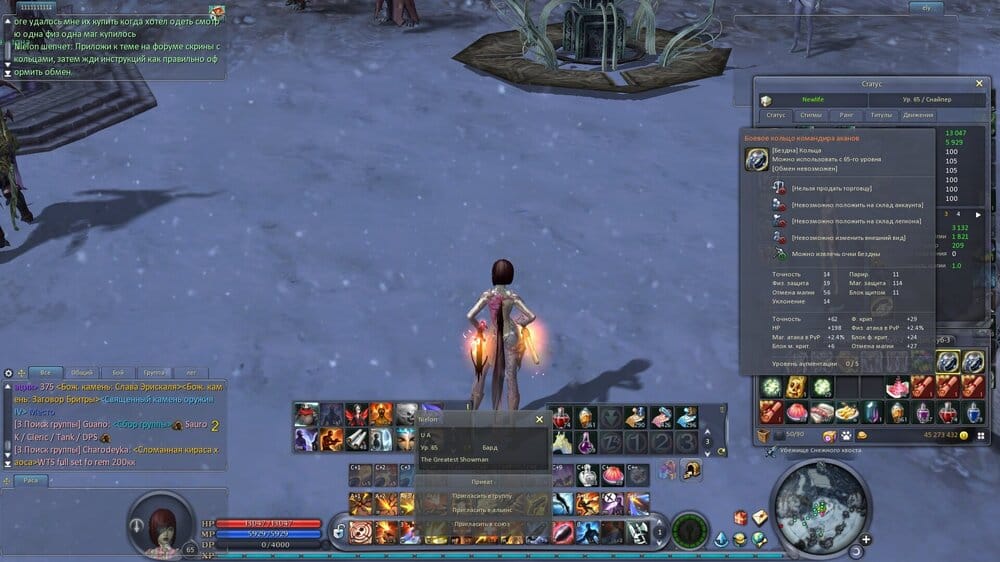Click the character portrait
Image resolution: width=1000 pixels, height=562 pixels.
coord(159,522)
